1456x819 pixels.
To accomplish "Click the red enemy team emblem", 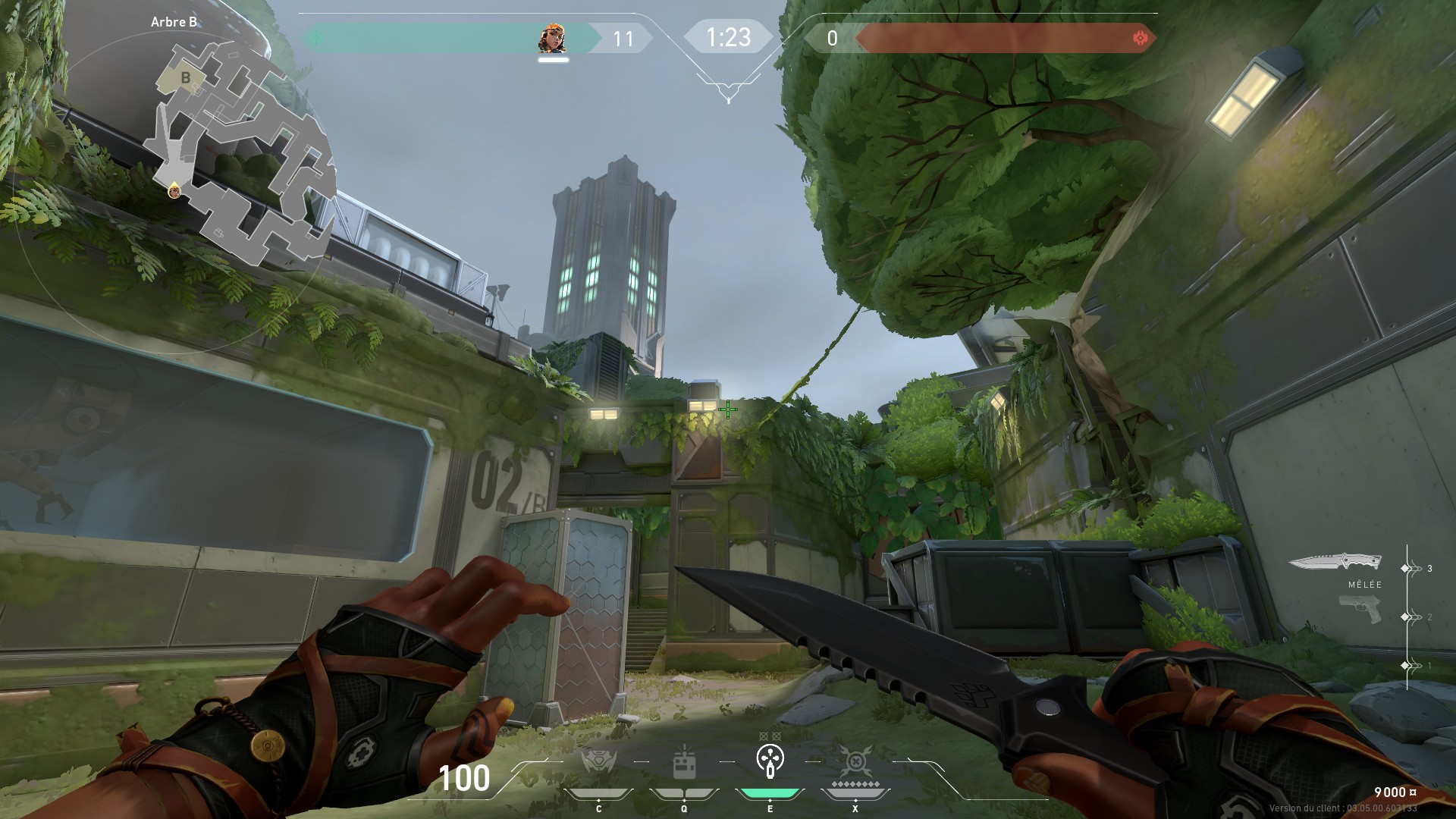I will click(1140, 38).
